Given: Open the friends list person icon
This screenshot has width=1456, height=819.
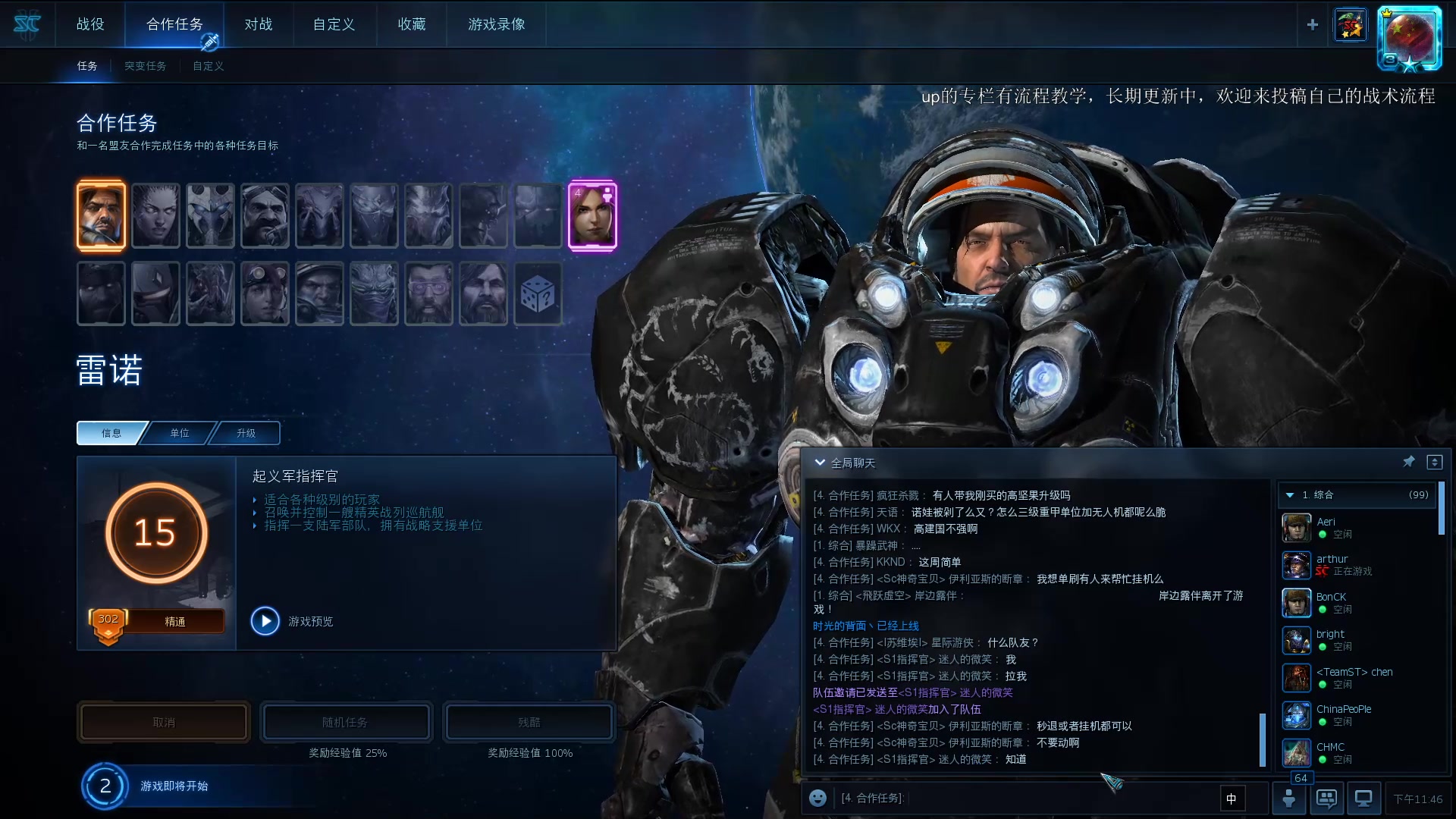Looking at the screenshot, I should click(1289, 798).
